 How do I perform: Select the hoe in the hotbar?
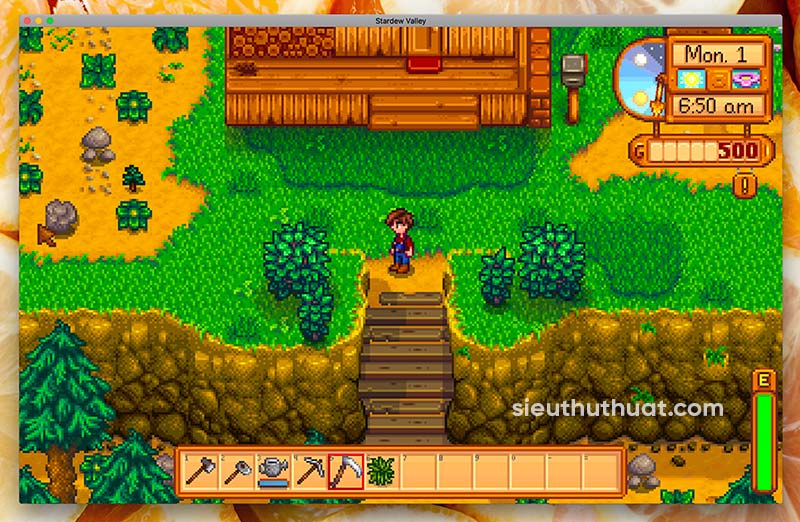237,470
